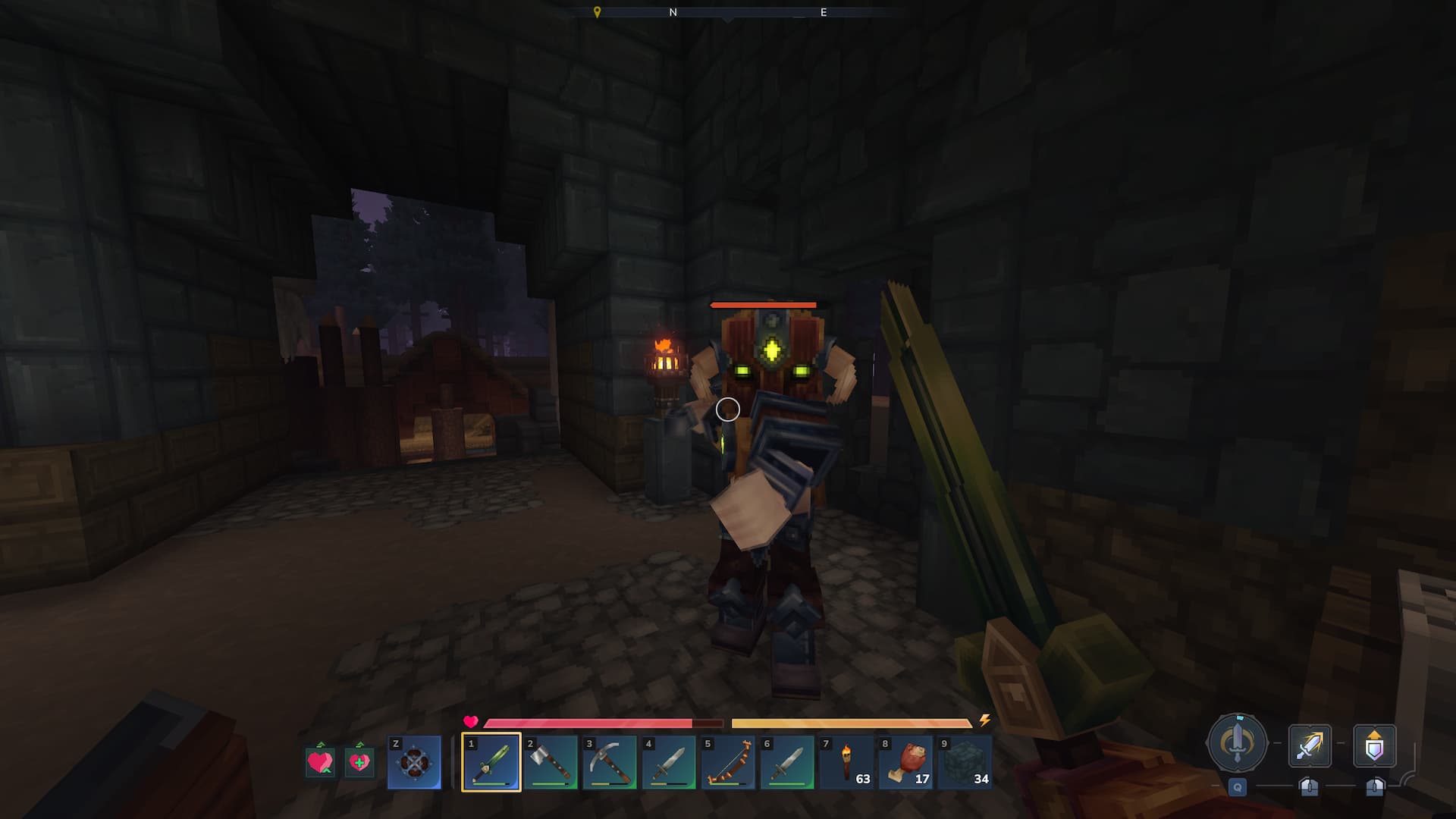
Task: Choose the pickaxe in hotbar slot 3
Action: 609,762
